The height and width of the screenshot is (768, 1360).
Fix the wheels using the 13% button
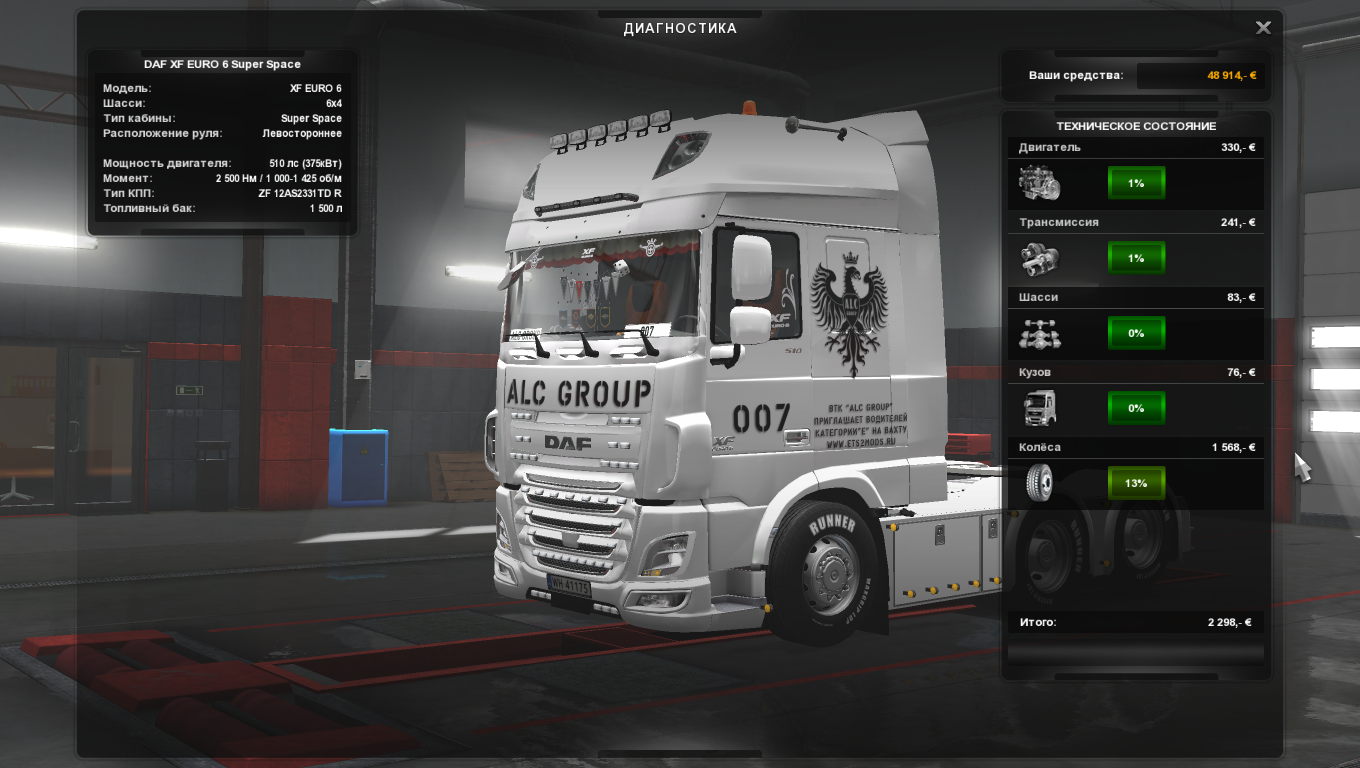click(1136, 483)
